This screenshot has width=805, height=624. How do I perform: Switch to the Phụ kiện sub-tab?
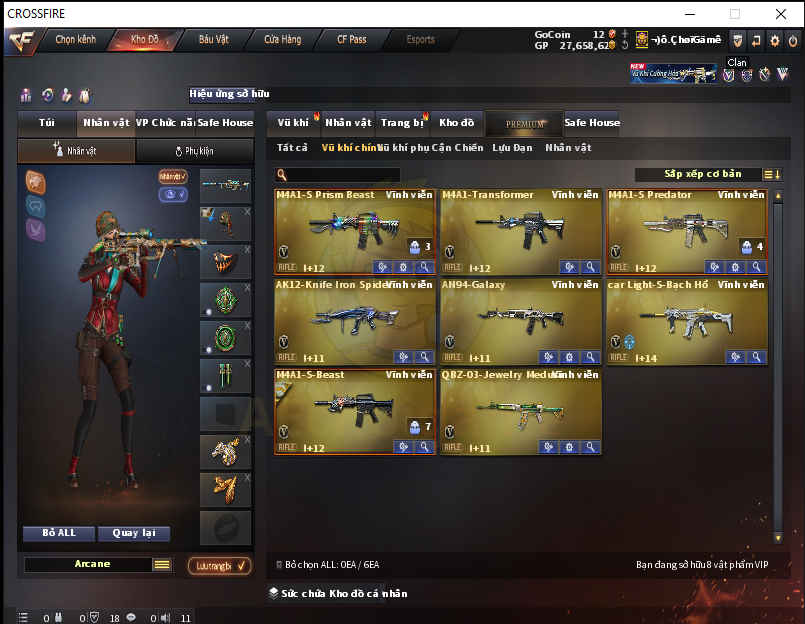pyautogui.click(x=194, y=151)
